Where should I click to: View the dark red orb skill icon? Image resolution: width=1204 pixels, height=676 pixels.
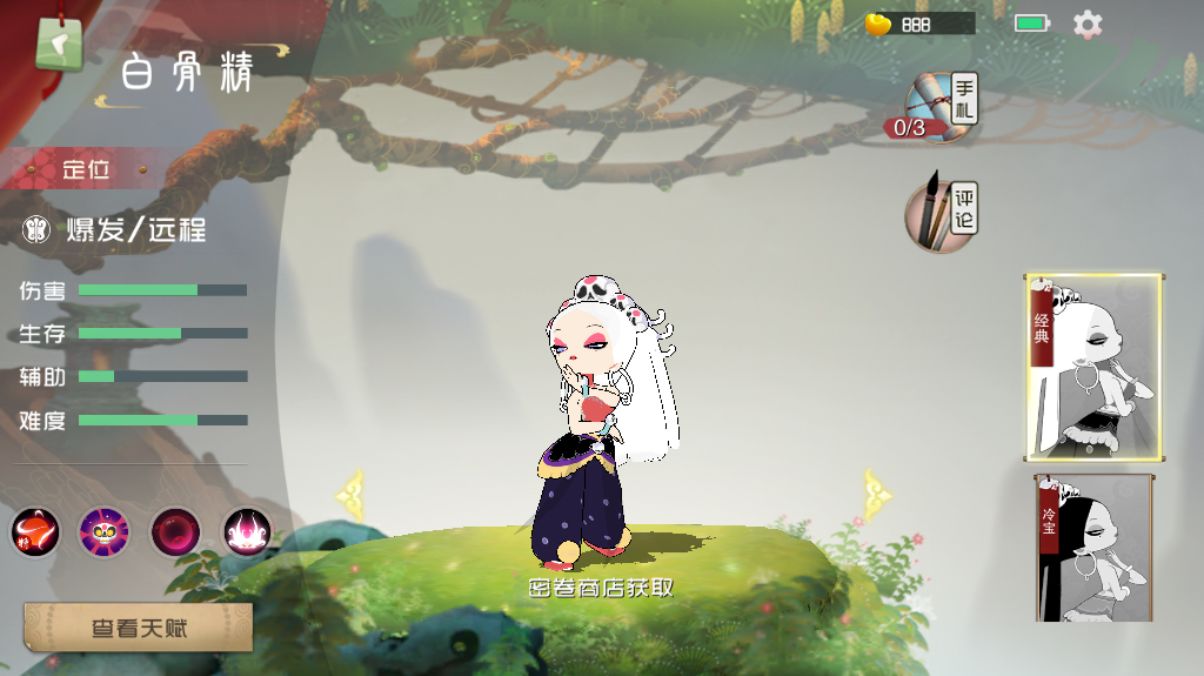tap(176, 532)
